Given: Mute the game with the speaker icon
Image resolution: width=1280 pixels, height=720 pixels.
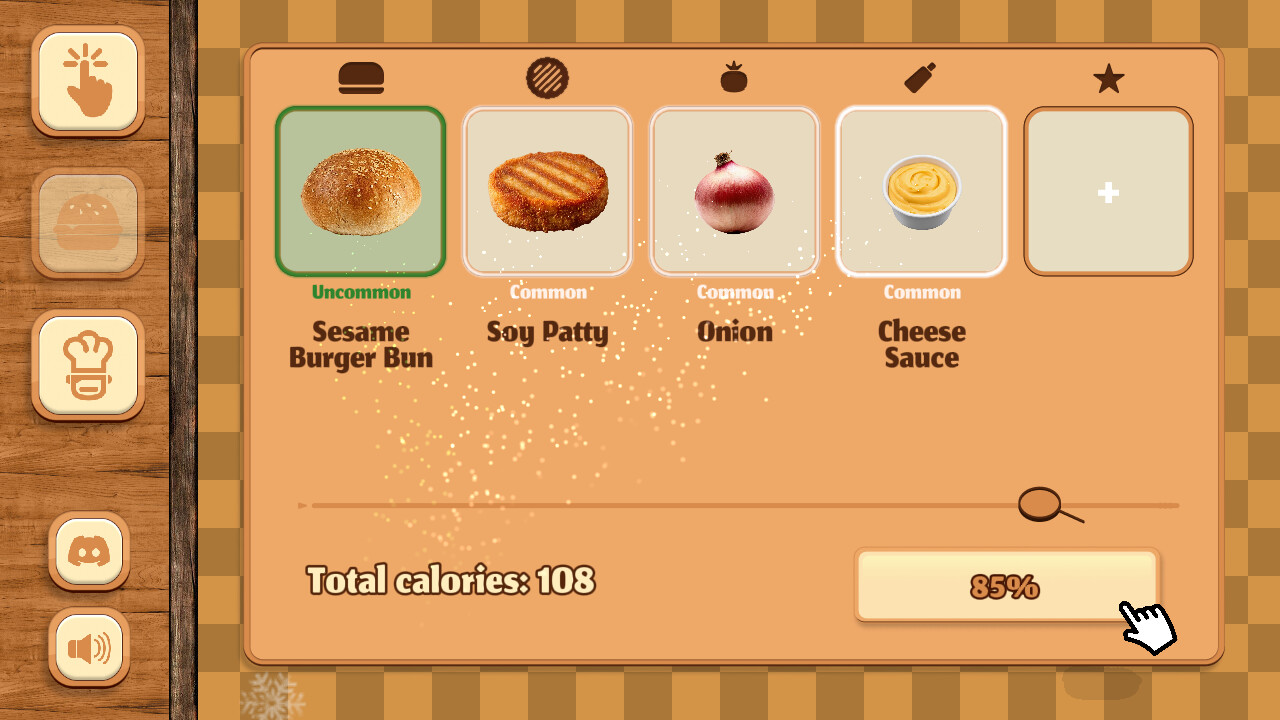Looking at the screenshot, I should (88, 646).
